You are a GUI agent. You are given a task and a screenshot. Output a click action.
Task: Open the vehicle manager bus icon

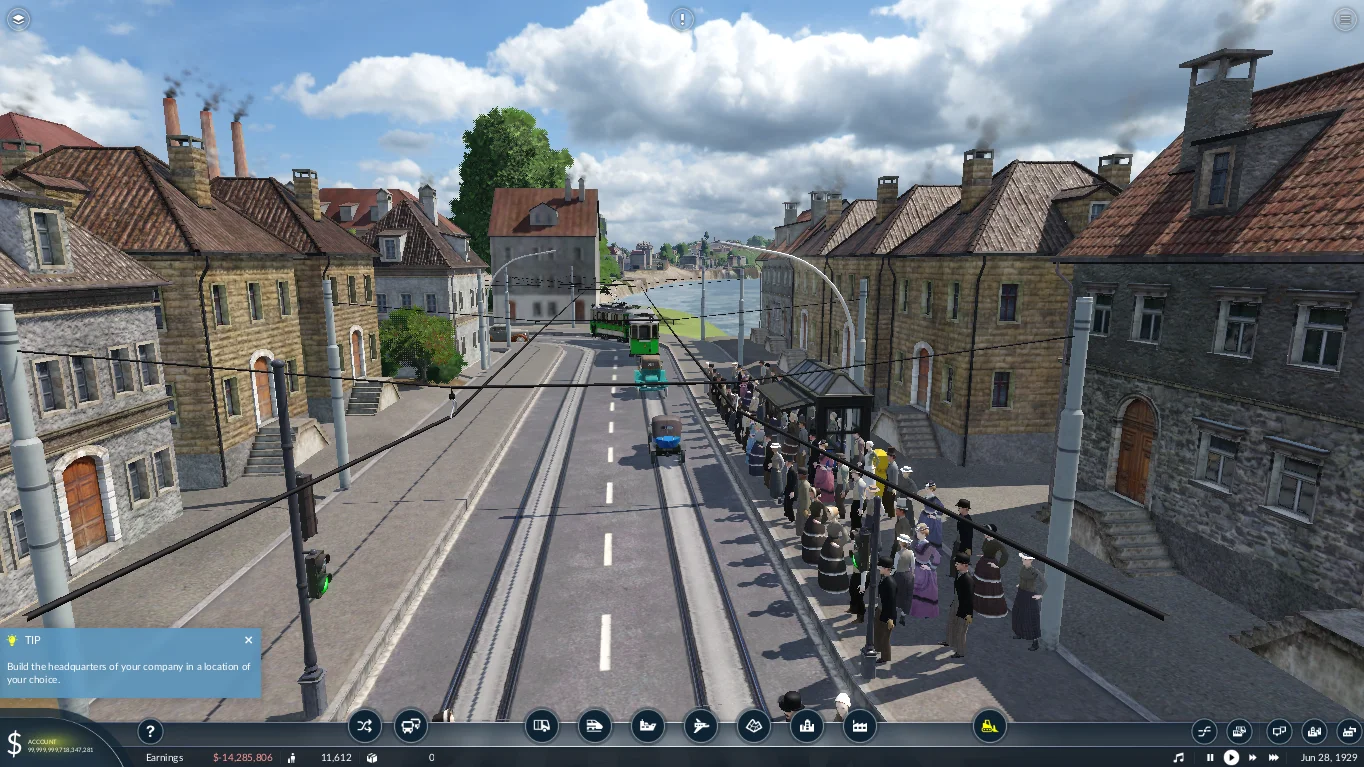tap(411, 726)
